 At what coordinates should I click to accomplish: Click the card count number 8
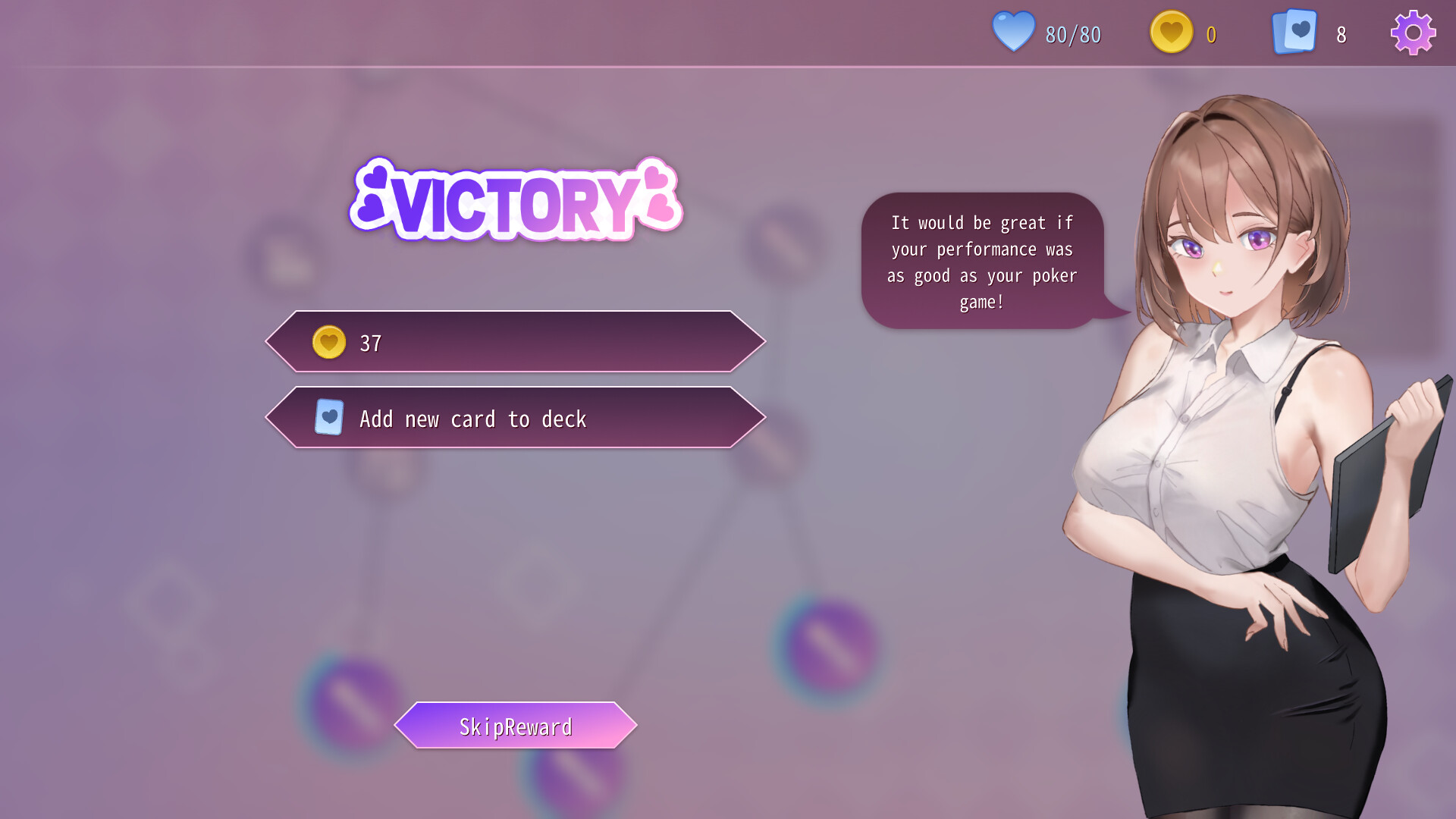tap(1341, 34)
